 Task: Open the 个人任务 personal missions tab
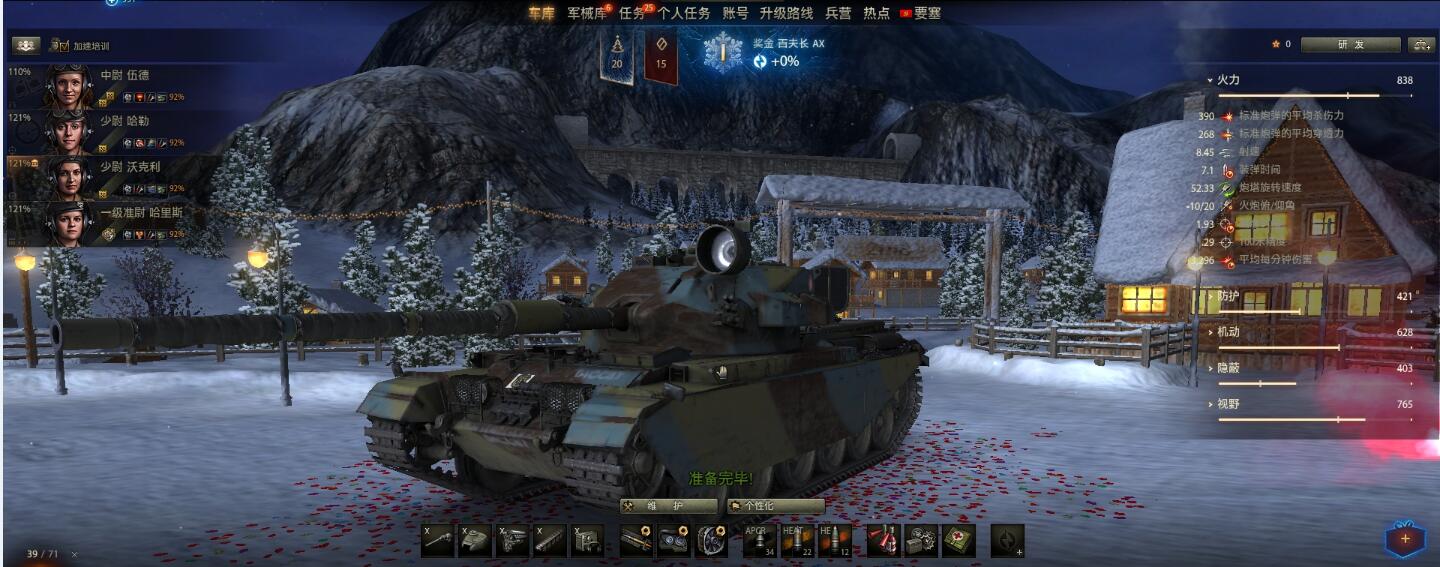click(684, 13)
